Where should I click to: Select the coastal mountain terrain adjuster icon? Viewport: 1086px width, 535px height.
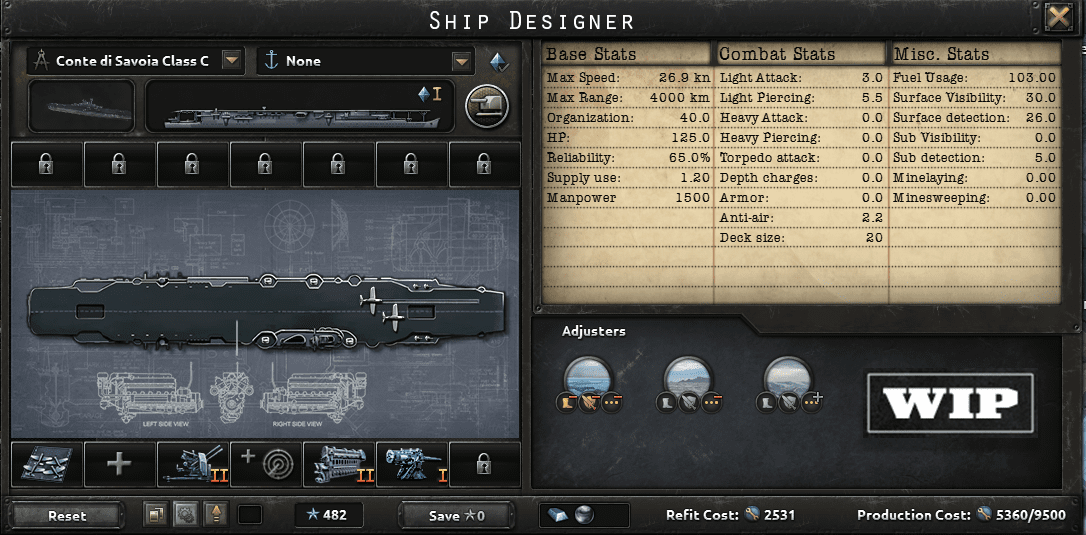click(687, 376)
